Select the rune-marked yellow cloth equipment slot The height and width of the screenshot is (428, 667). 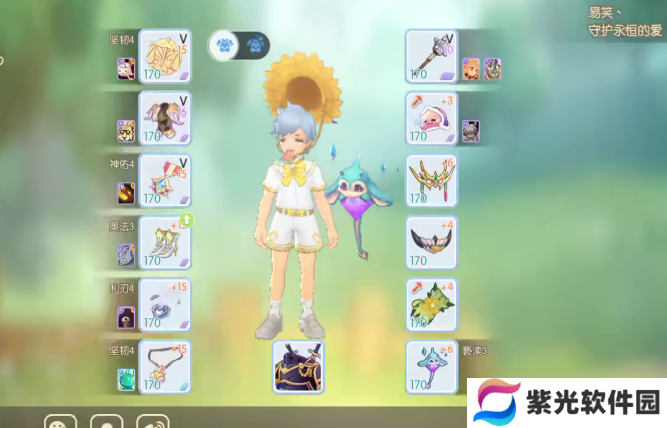(164, 55)
